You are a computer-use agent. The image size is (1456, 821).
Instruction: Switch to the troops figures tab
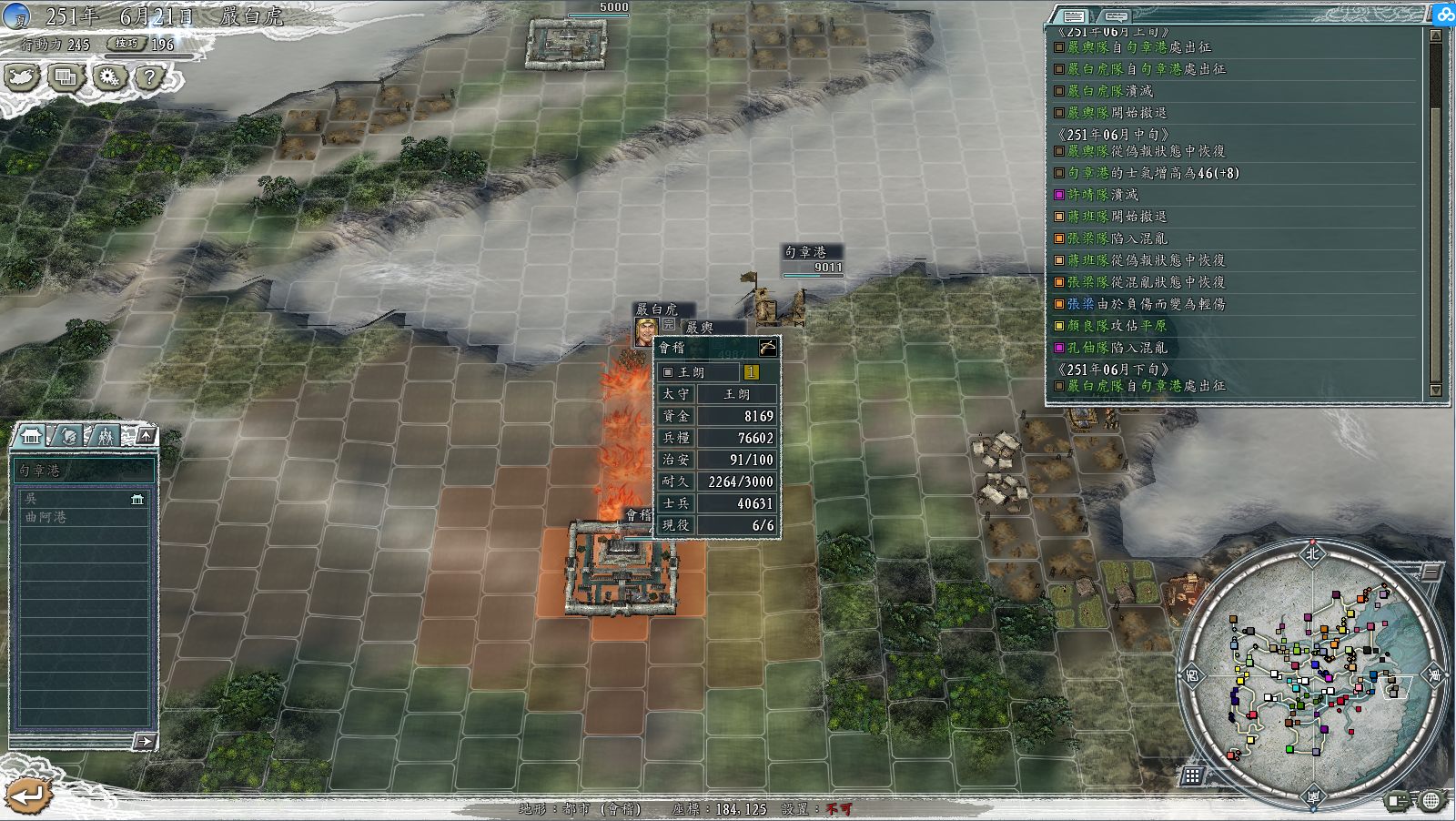106,436
